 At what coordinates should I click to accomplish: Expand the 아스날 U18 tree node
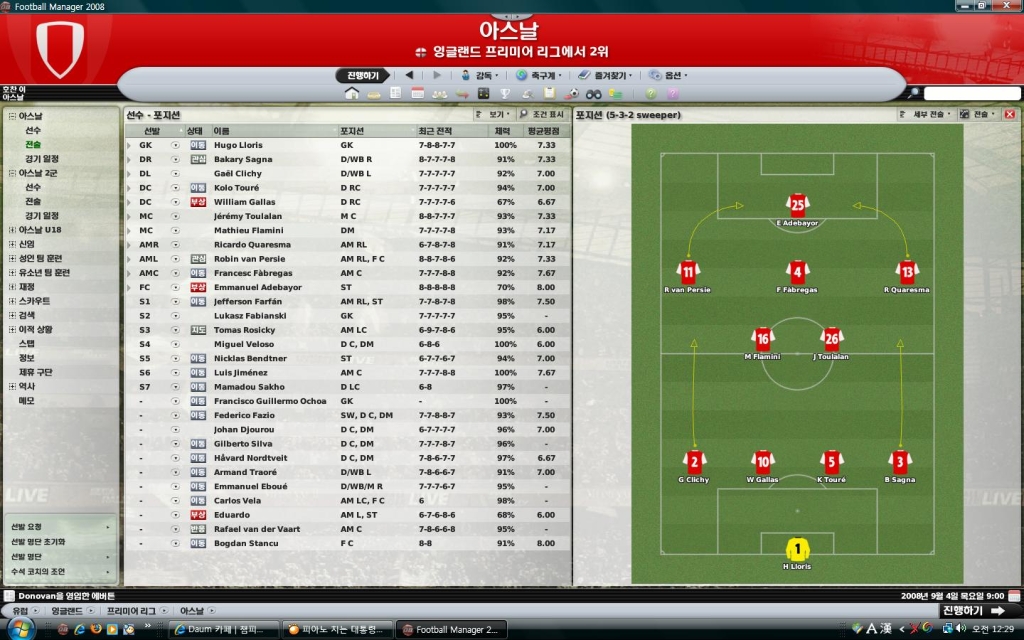tap(12, 230)
